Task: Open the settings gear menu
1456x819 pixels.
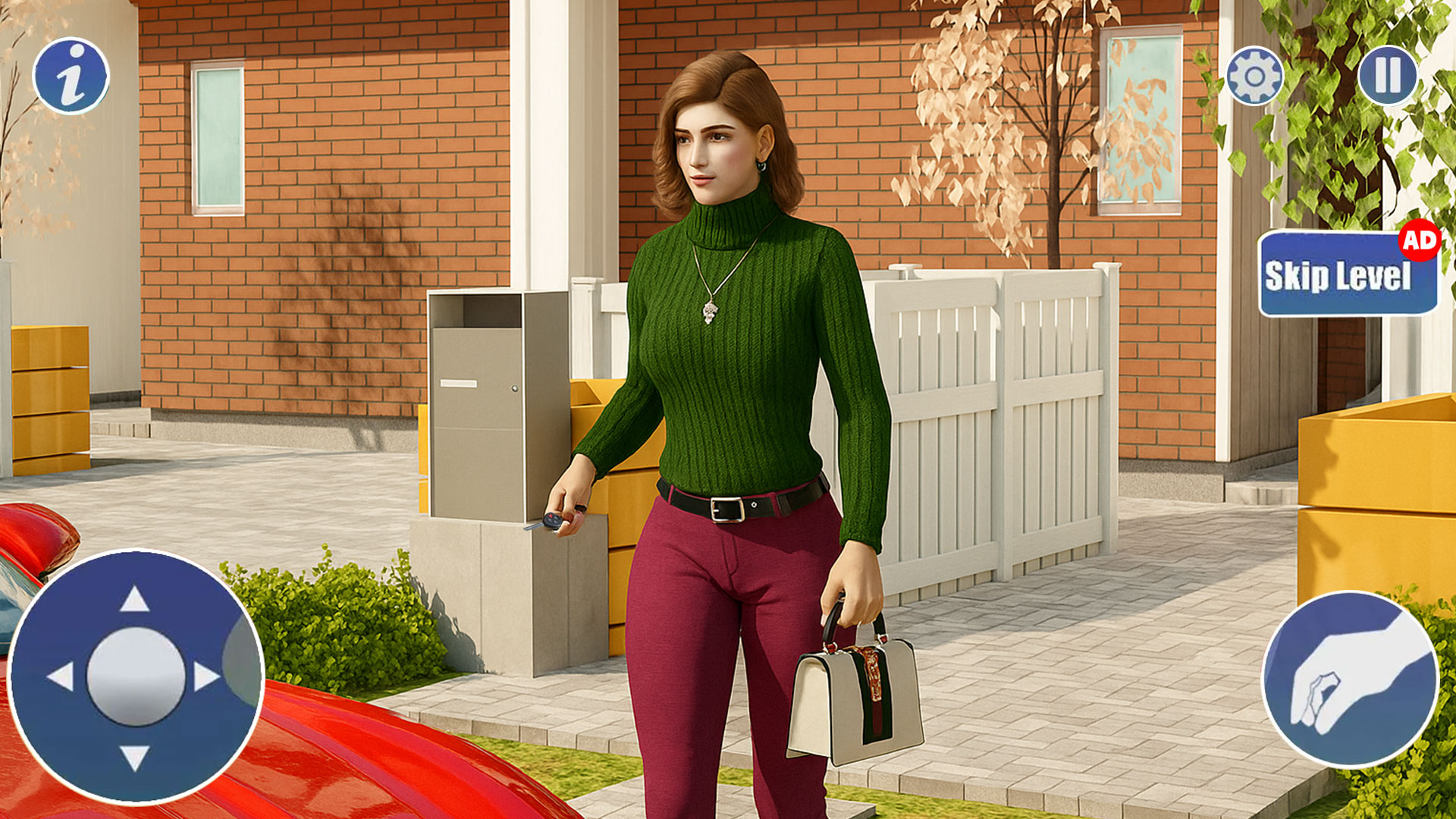Action: [1253, 76]
